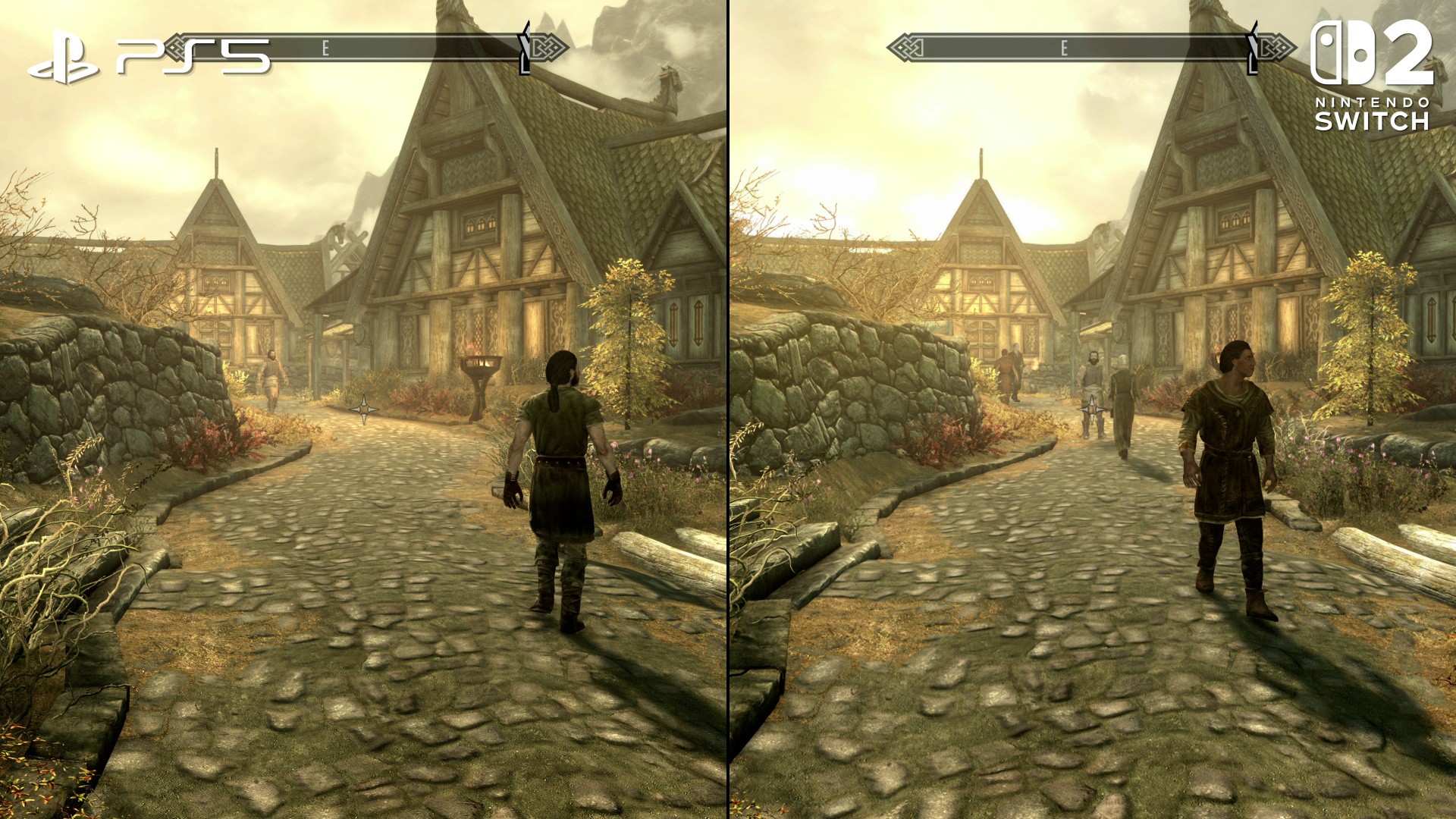The width and height of the screenshot is (1456, 819).
Task: Switch to the Nintendo Switch side
Action: [x=1092, y=409]
